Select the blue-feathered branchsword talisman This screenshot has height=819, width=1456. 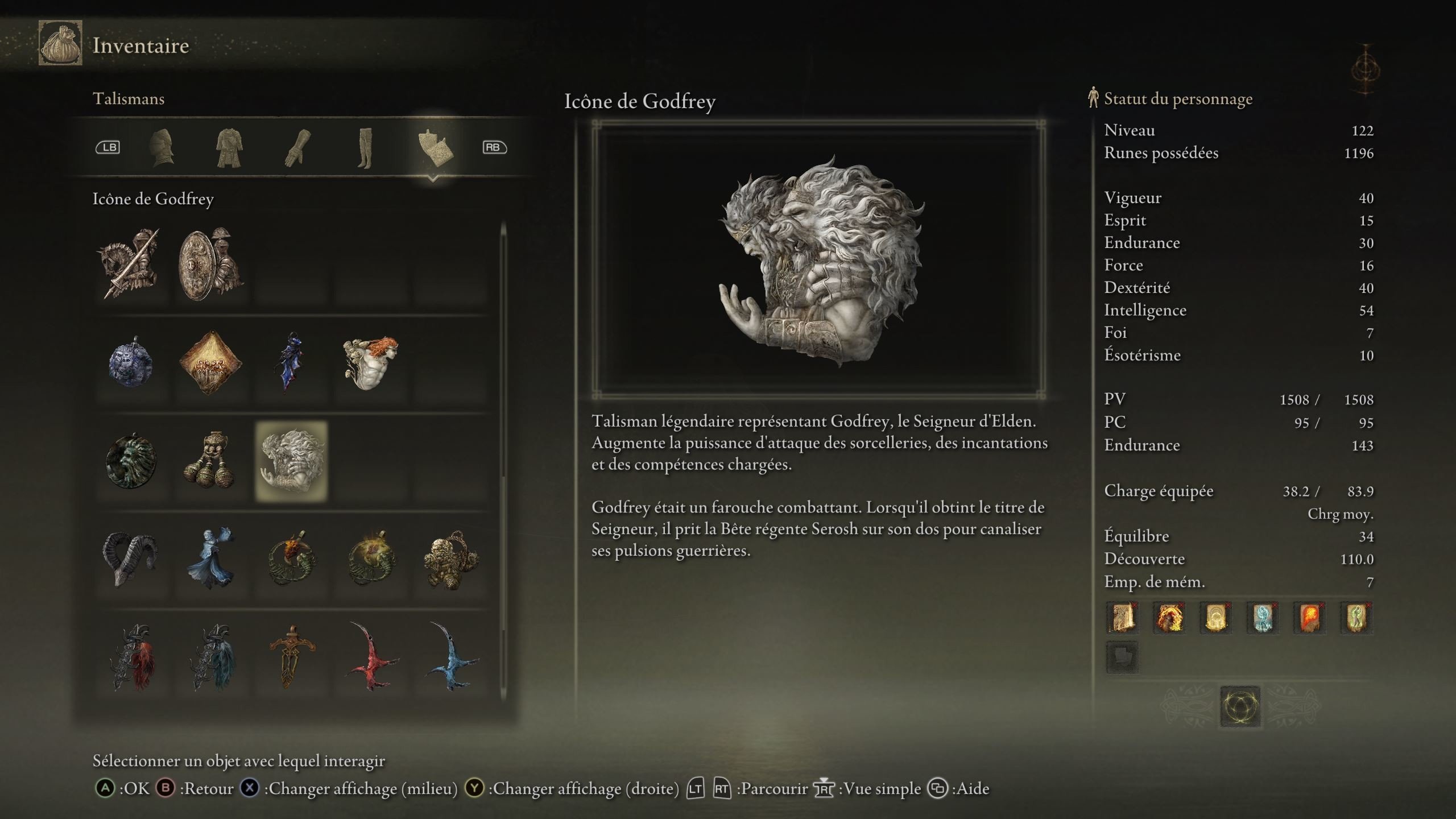click(x=211, y=657)
